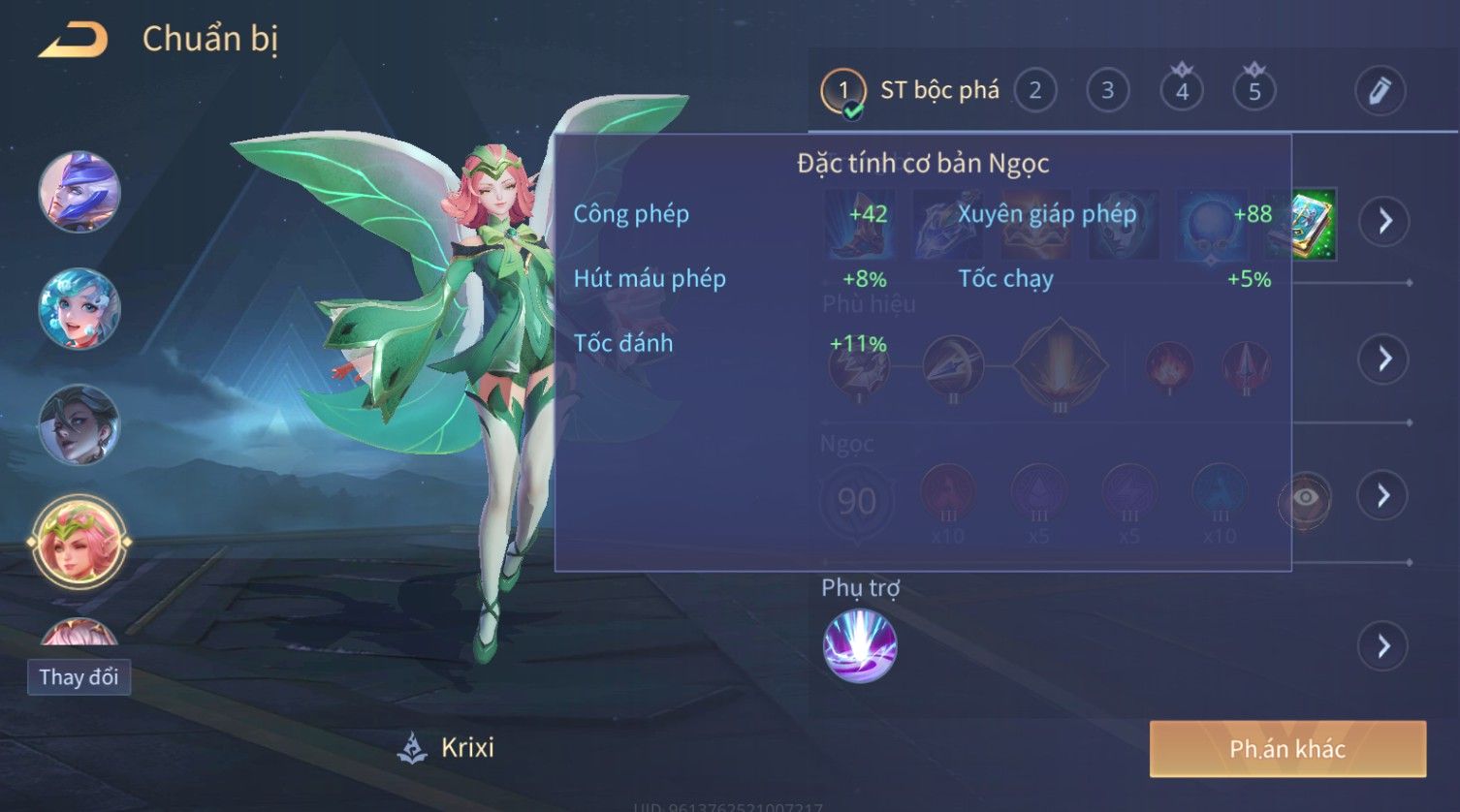Image resolution: width=1460 pixels, height=812 pixels.
Task: Open the Phụ trợ spell arrow
Action: pyautogui.click(x=1383, y=645)
